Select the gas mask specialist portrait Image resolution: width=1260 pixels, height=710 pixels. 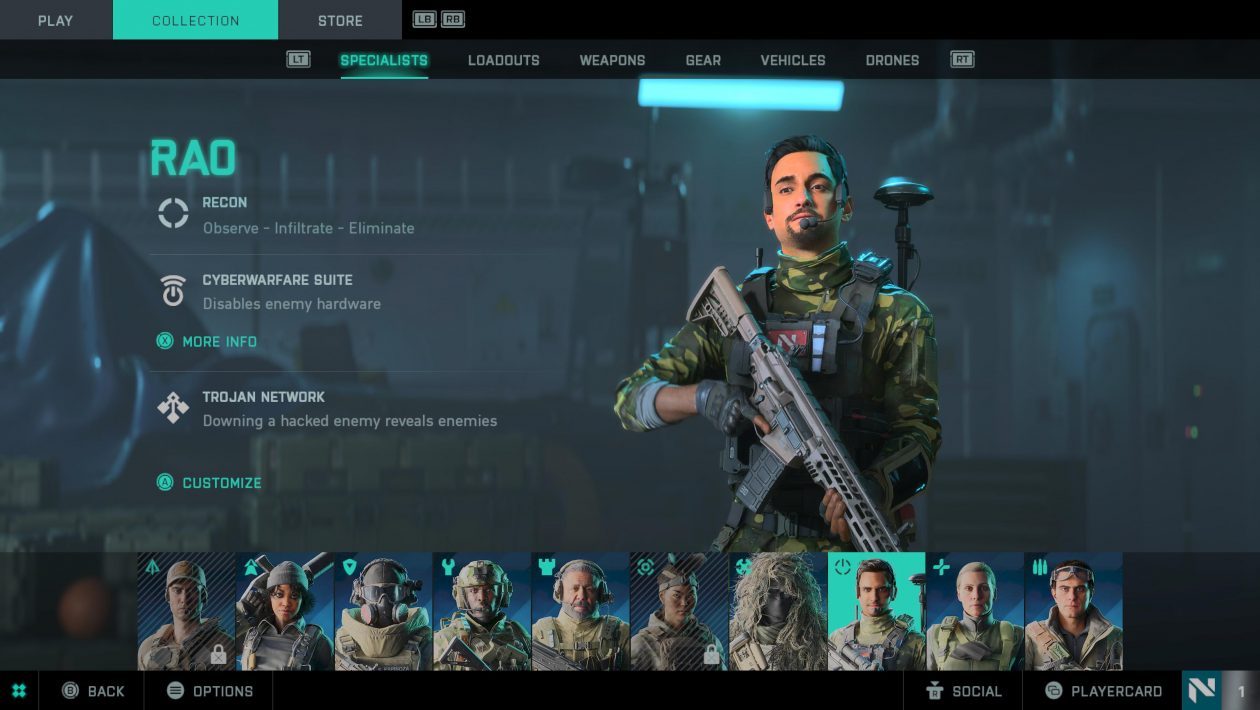[383, 611]
